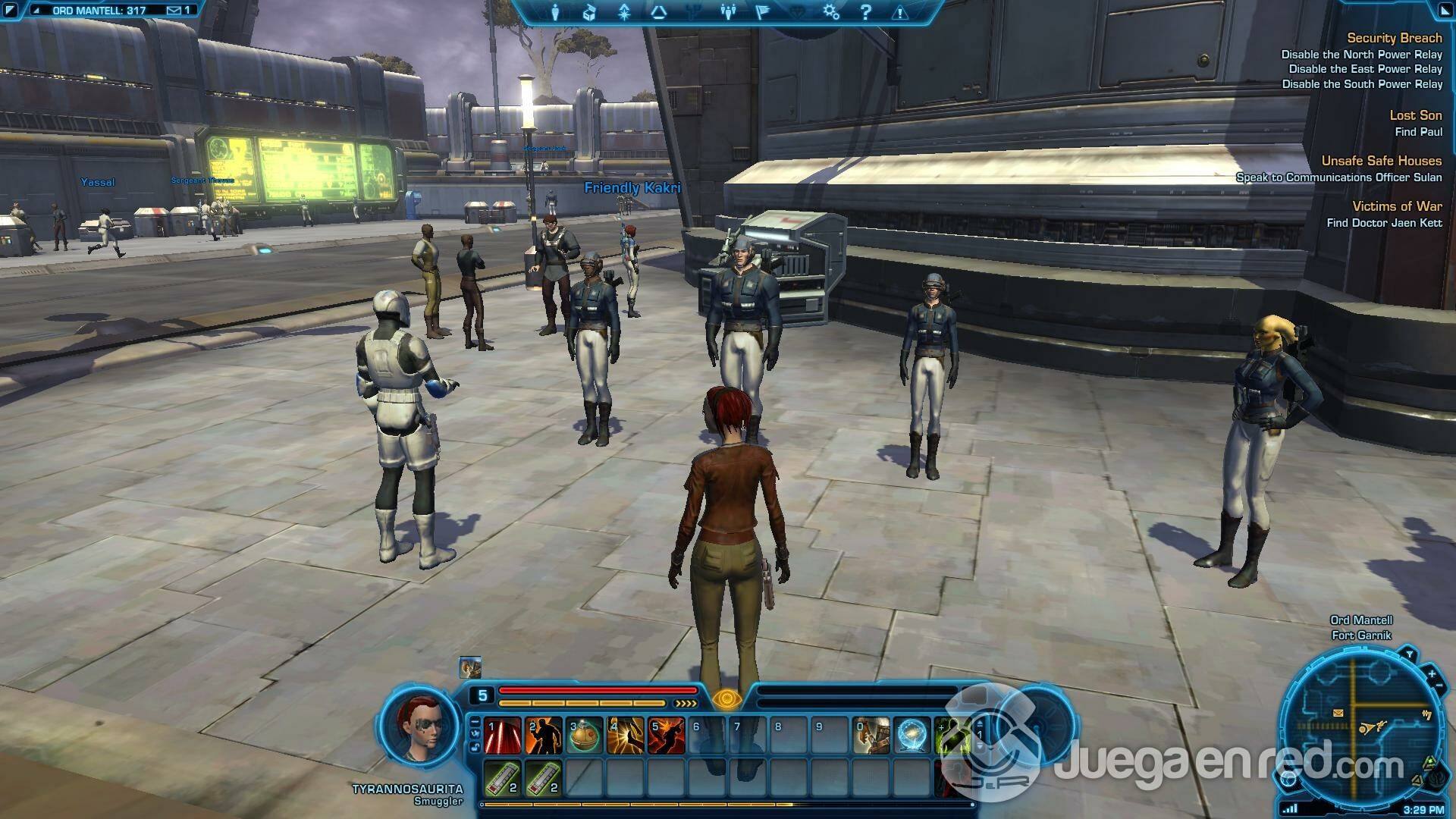The height and width of the screenshot is (819, 1456).
Task: Activate the holster ability in slot 0
Action: coord(871,736)
